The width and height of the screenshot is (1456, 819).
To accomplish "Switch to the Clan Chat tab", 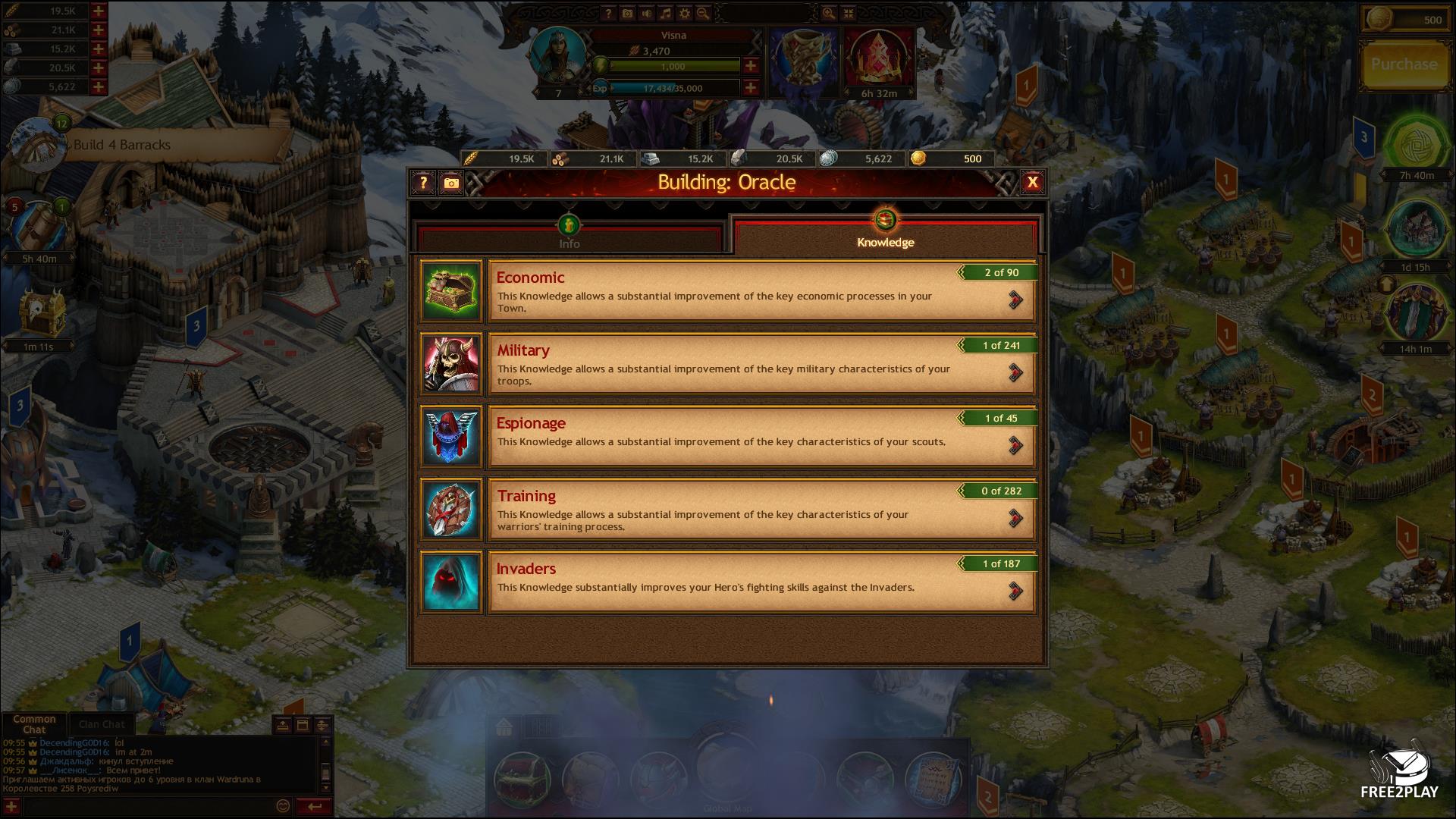I will [102, 724].
